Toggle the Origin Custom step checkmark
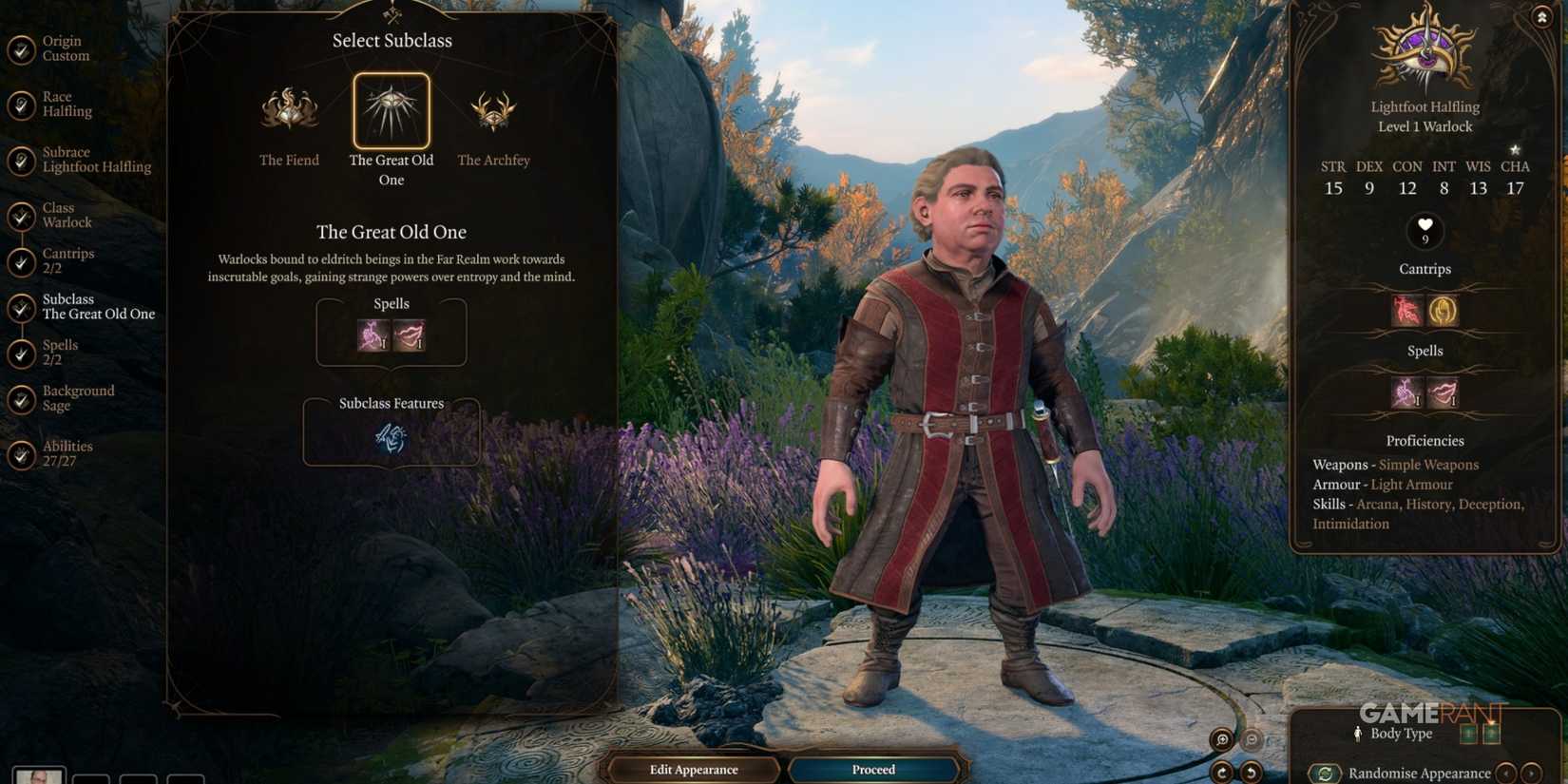 [x=21, y=49]
